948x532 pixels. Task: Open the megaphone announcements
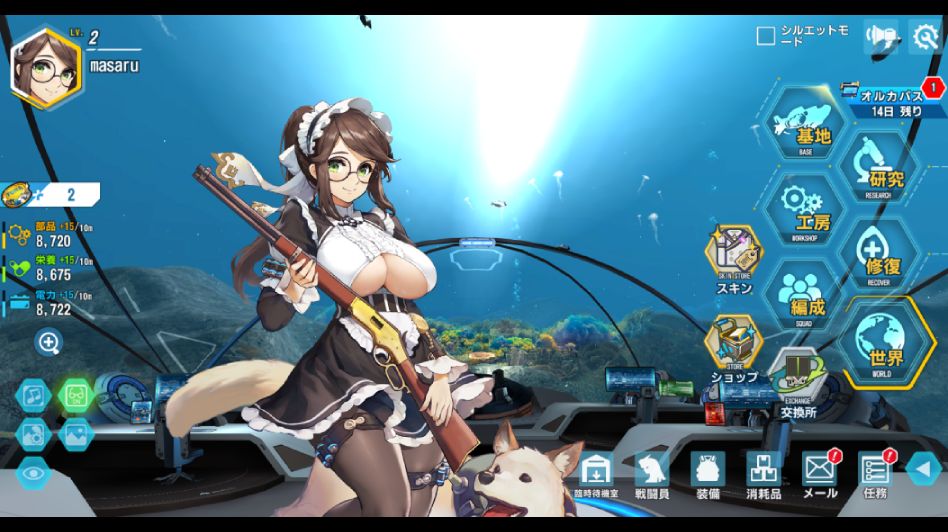880,37
